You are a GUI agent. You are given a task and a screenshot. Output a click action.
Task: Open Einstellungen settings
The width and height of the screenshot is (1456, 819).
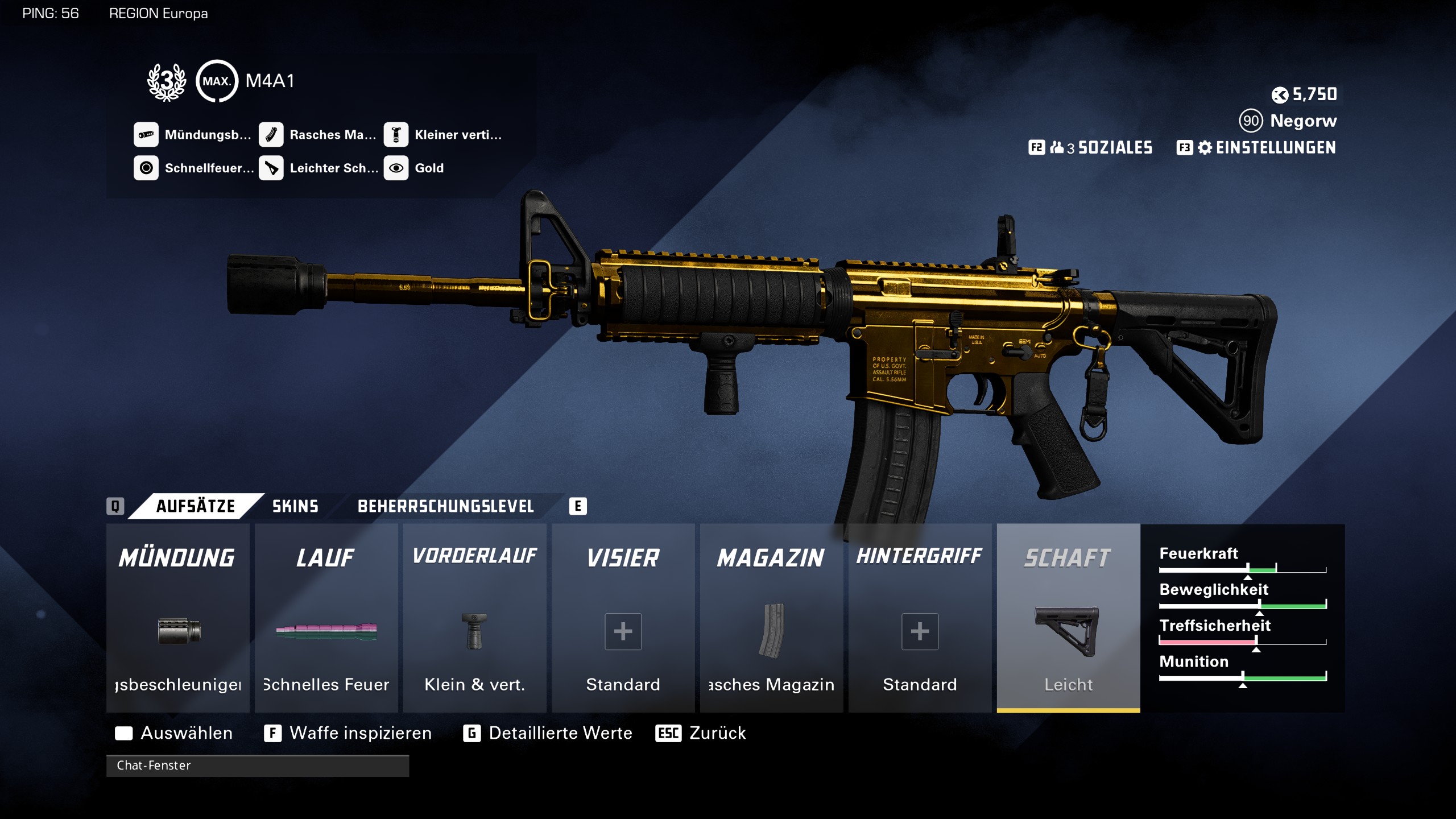(x=1257, y=148)
